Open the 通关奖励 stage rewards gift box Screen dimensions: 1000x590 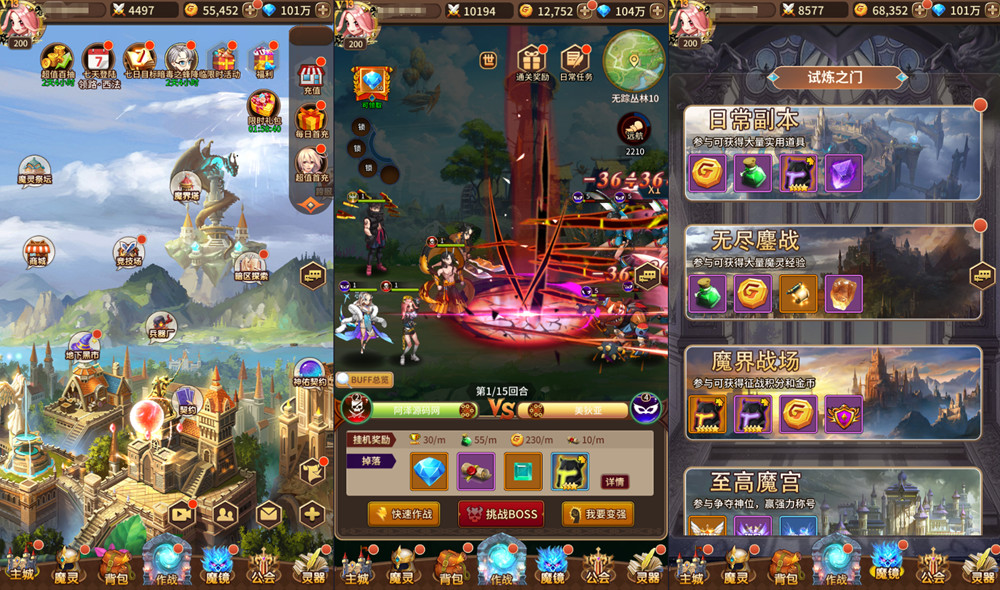[x=532, y=62]
